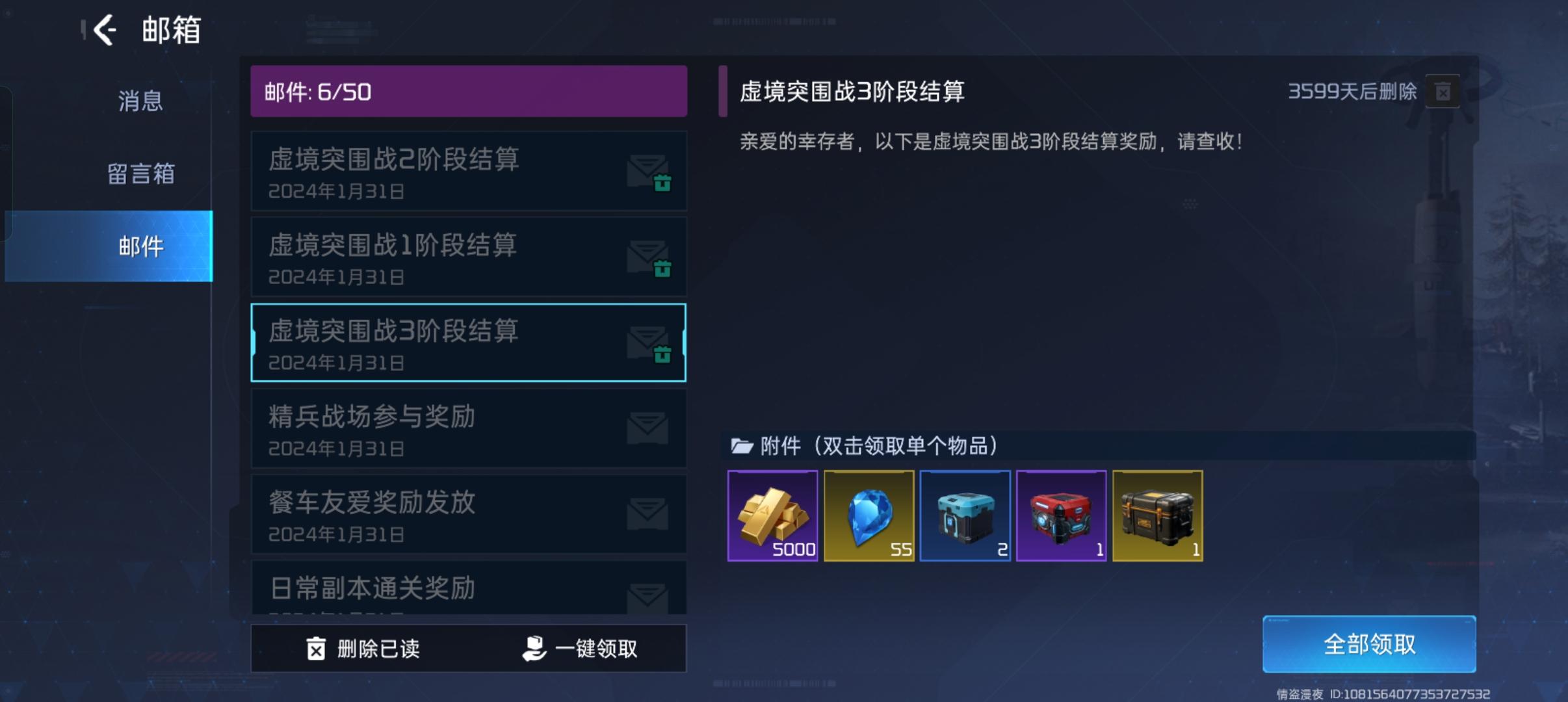Select the blue gem 55 attachment
This screenshot has width=1568, height=702.
(869, 515)
